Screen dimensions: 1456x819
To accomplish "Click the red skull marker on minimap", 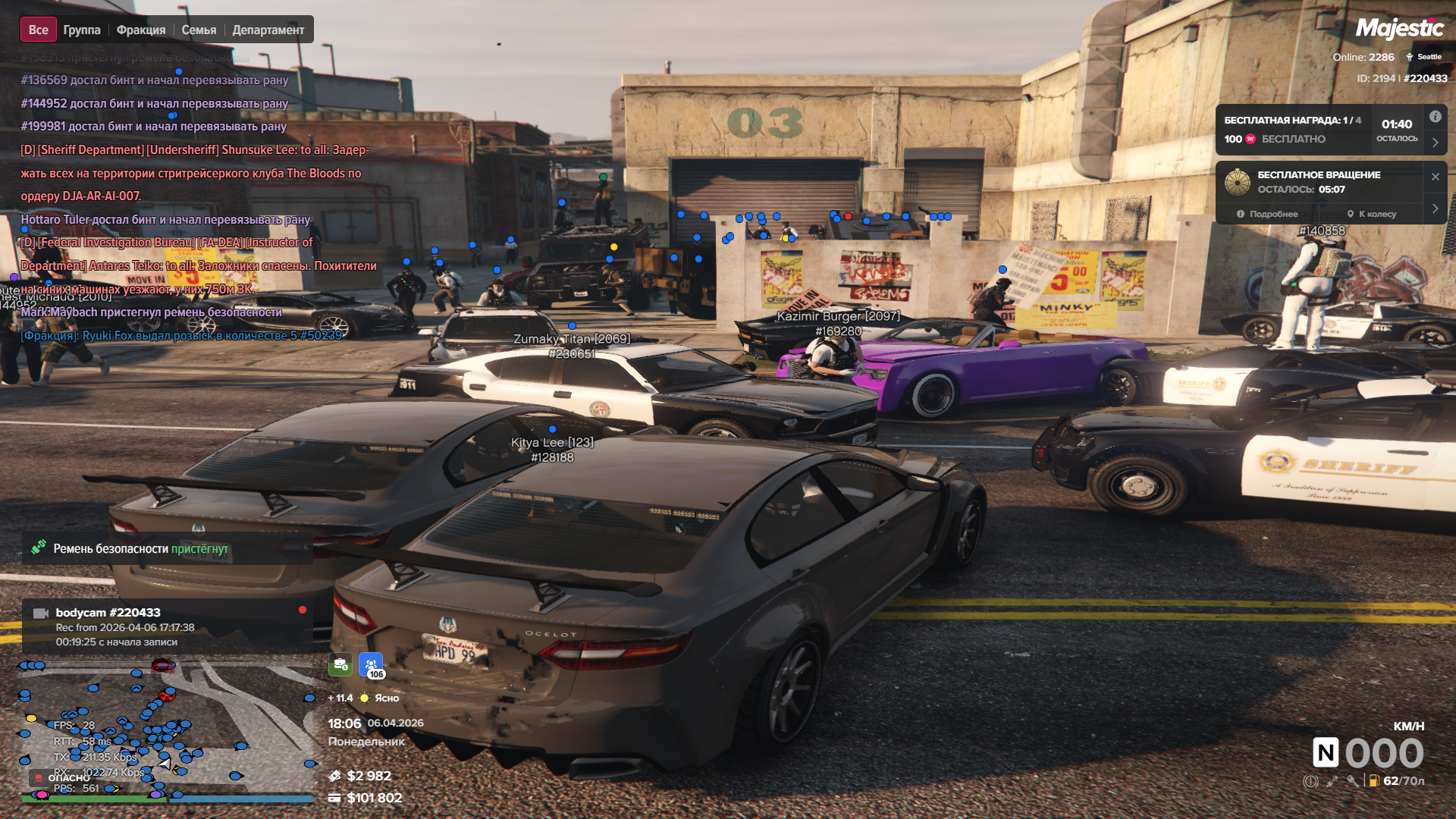I will point(166,695).
